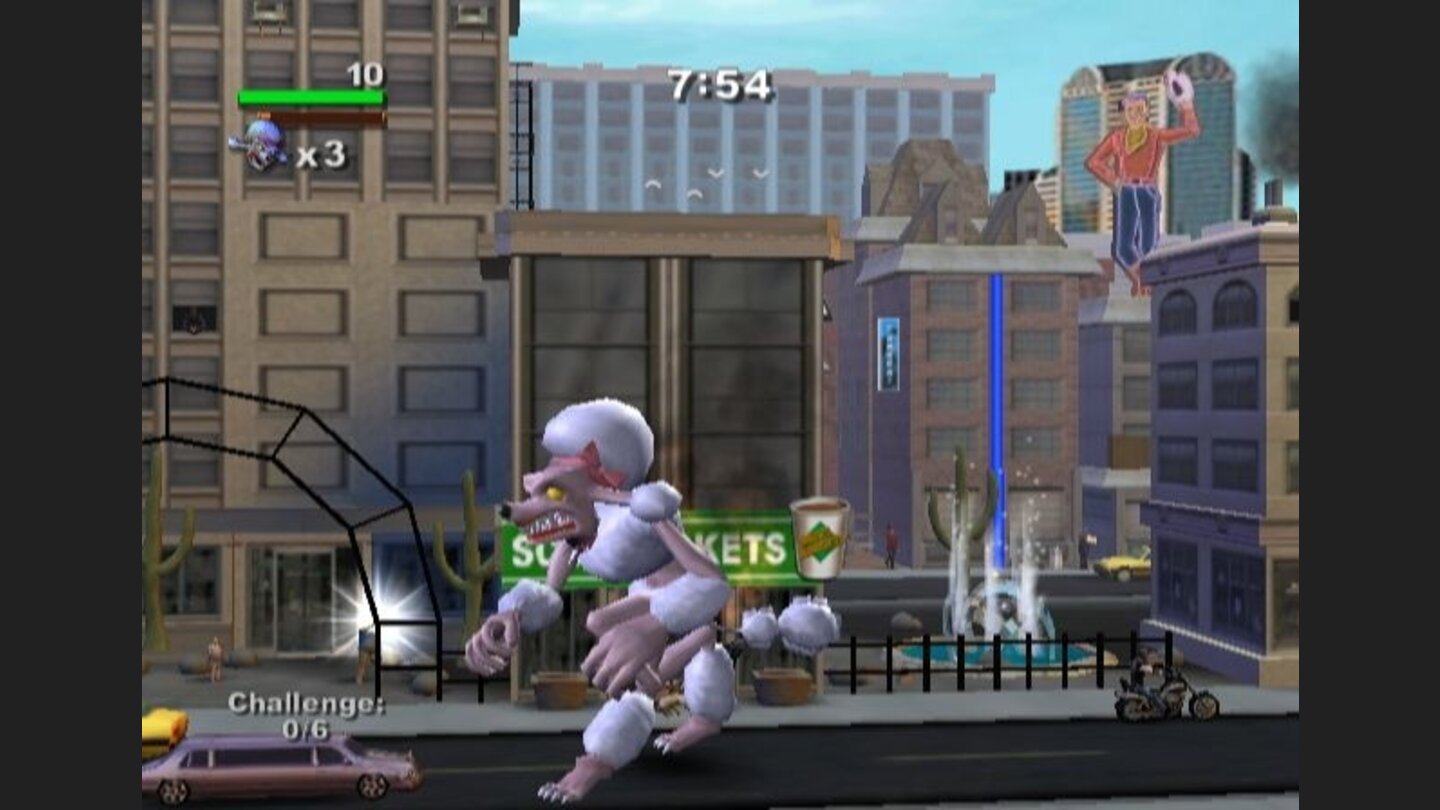Viewport: 1440px width, 810px height.
Task: Click the 10 score label
Action: coord(366,74)
